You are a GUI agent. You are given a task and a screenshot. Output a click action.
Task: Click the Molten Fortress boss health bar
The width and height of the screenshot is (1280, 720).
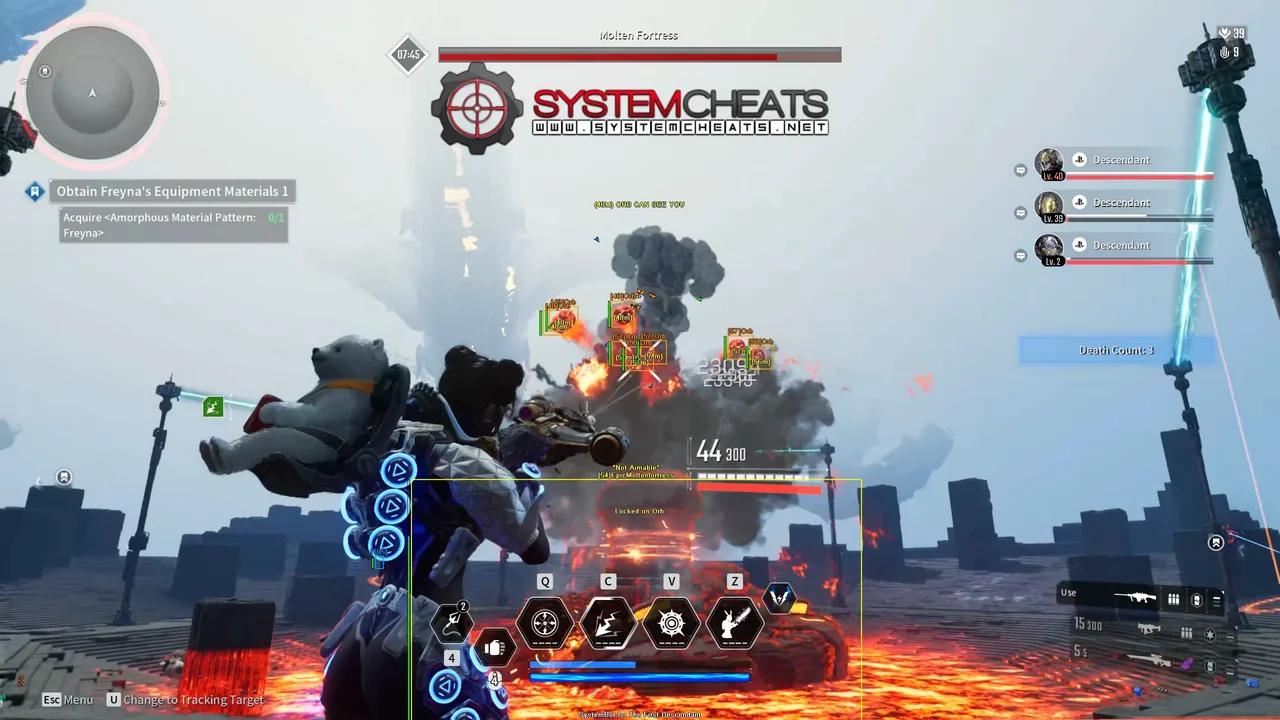[639, 55]
